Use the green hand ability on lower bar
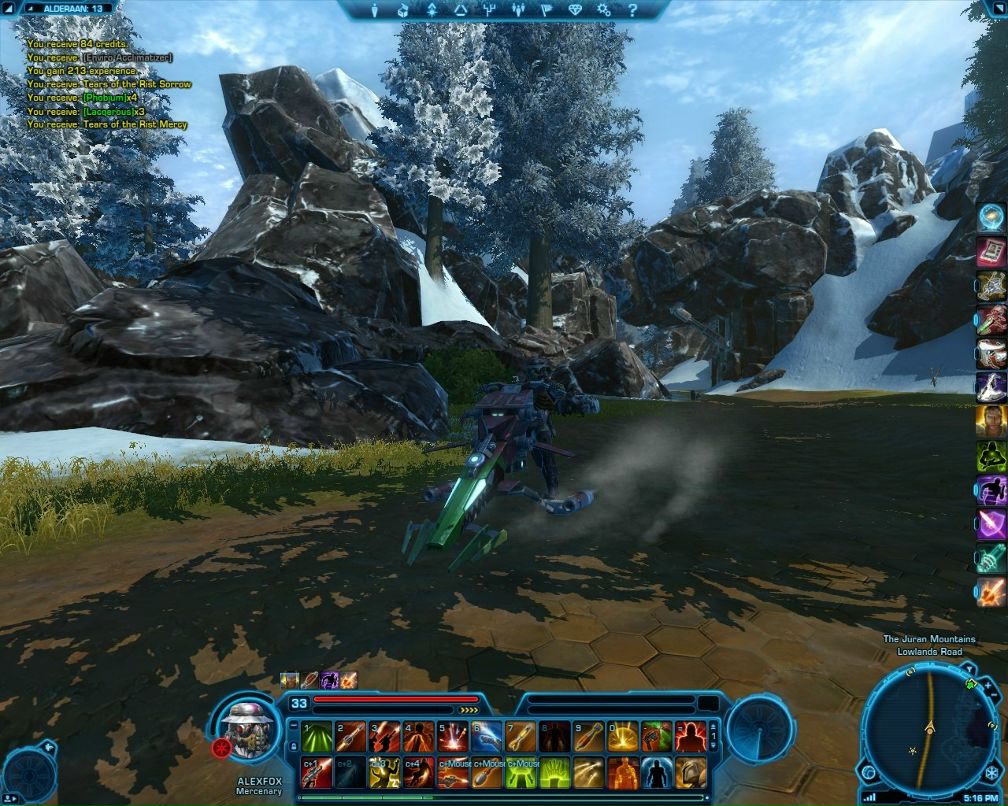The image size is (1008, 806). pyautogui.click(x=554, y=773)
